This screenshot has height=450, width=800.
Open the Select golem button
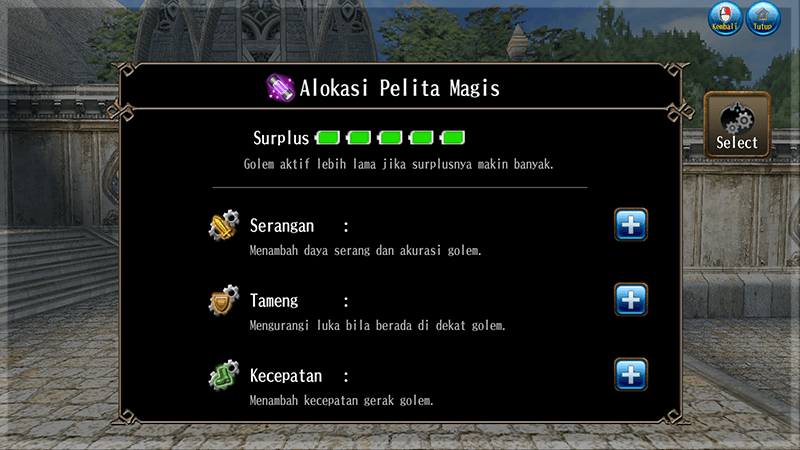pos(737,125)
